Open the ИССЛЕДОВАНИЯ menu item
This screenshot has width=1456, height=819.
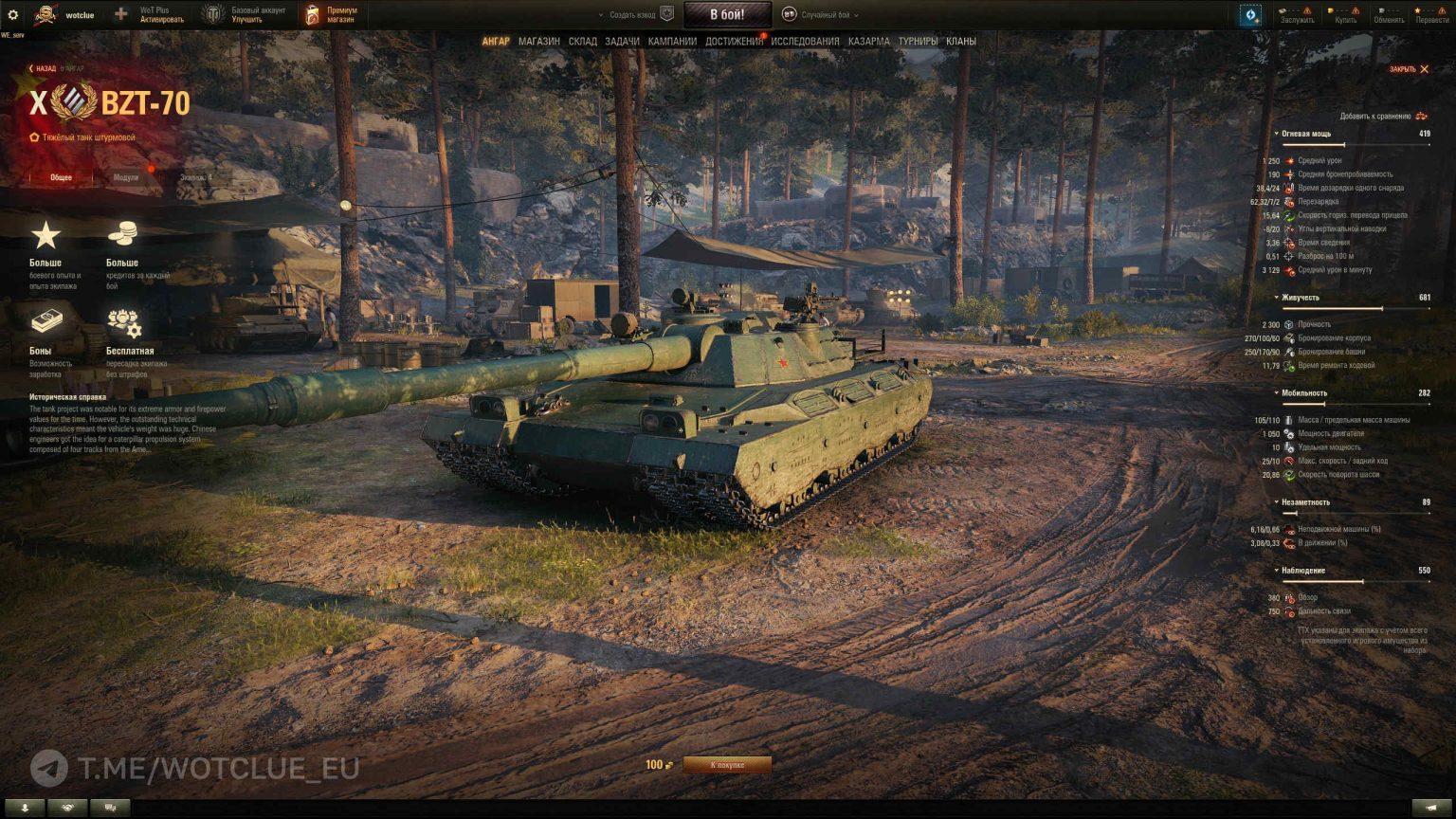(803, 42)
